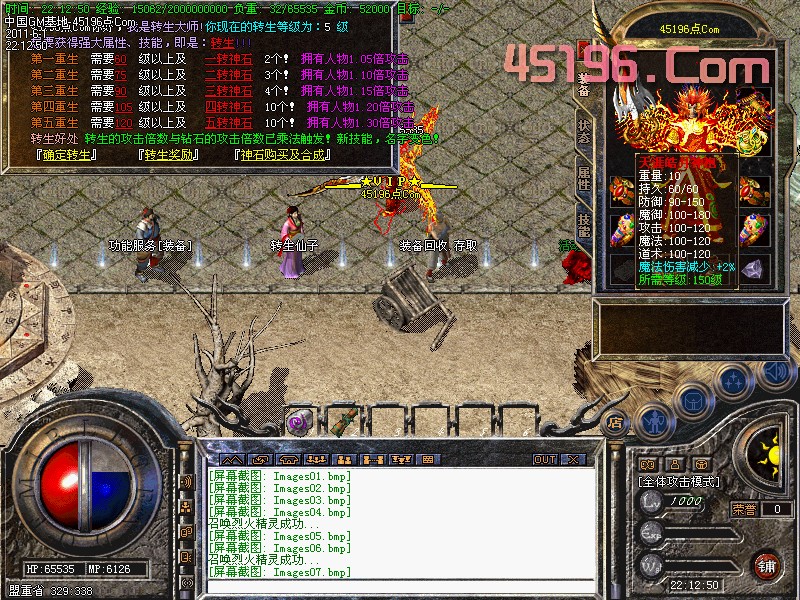Choose 神石购买及合成 stone purchase option
800x600 pixels.
click(x=281, y=154)
